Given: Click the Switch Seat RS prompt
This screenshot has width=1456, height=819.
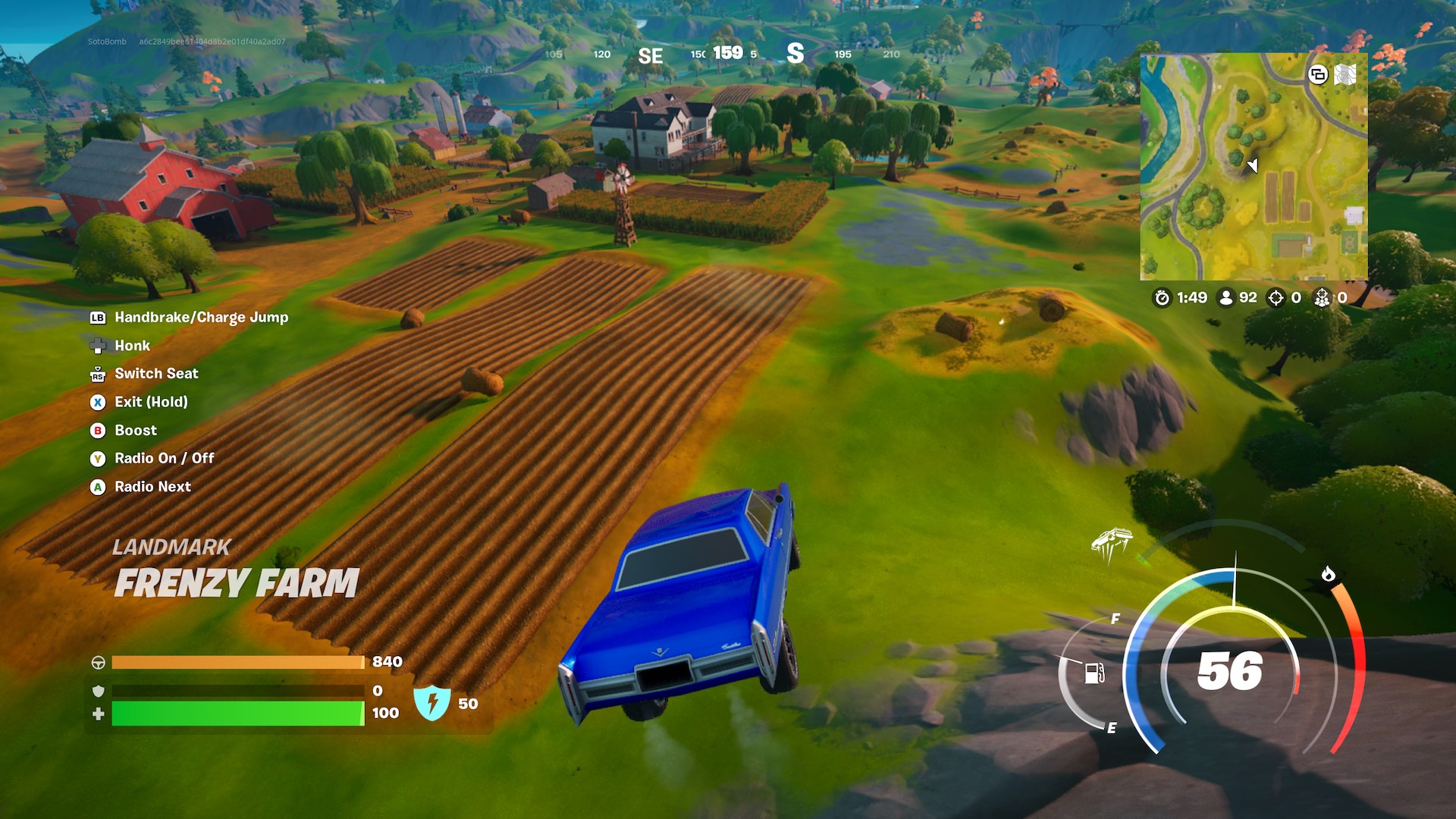Looking at the screenshot, I should coord(96,373).
